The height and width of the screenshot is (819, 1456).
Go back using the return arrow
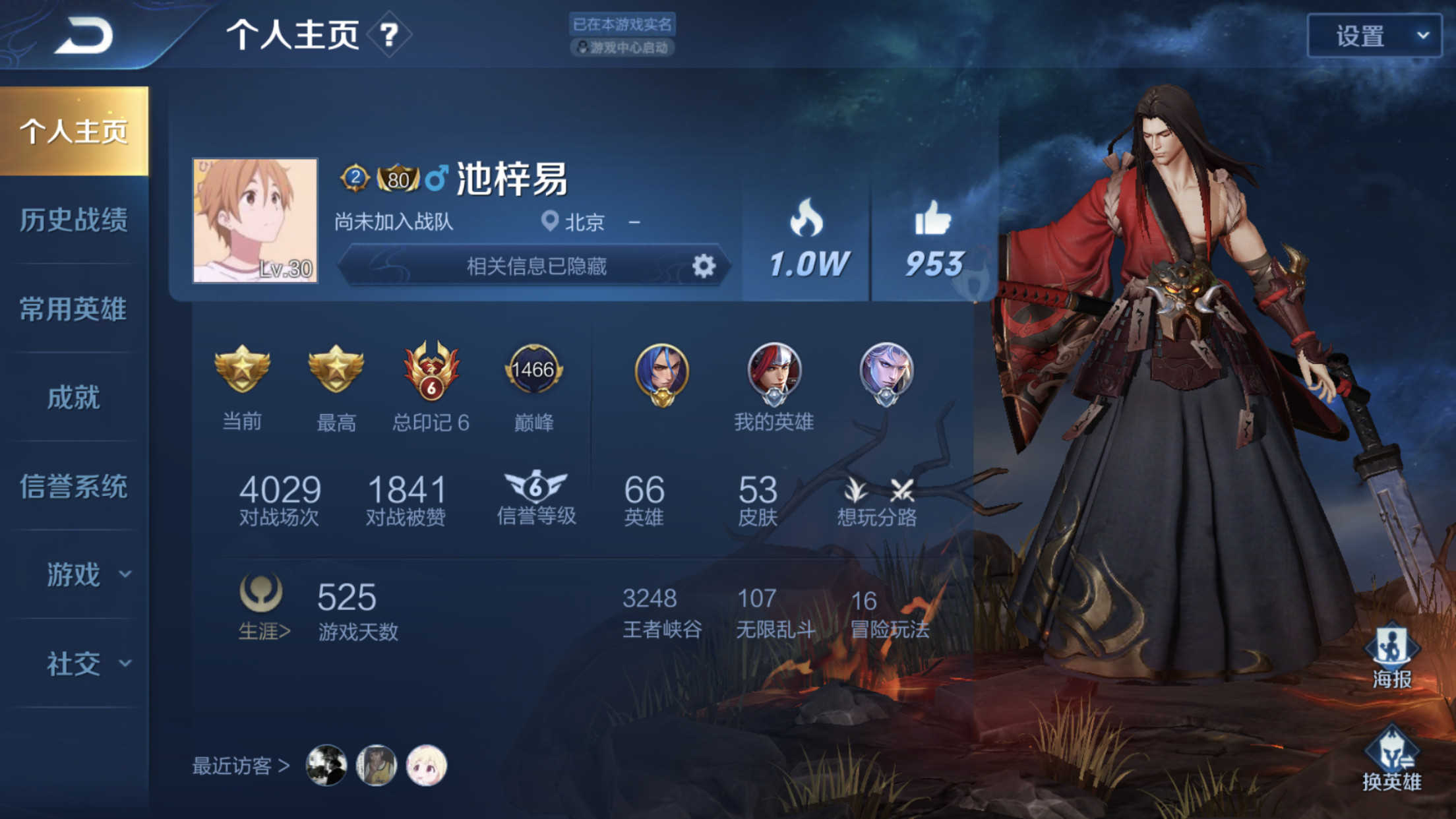click(x=84, y=35)
